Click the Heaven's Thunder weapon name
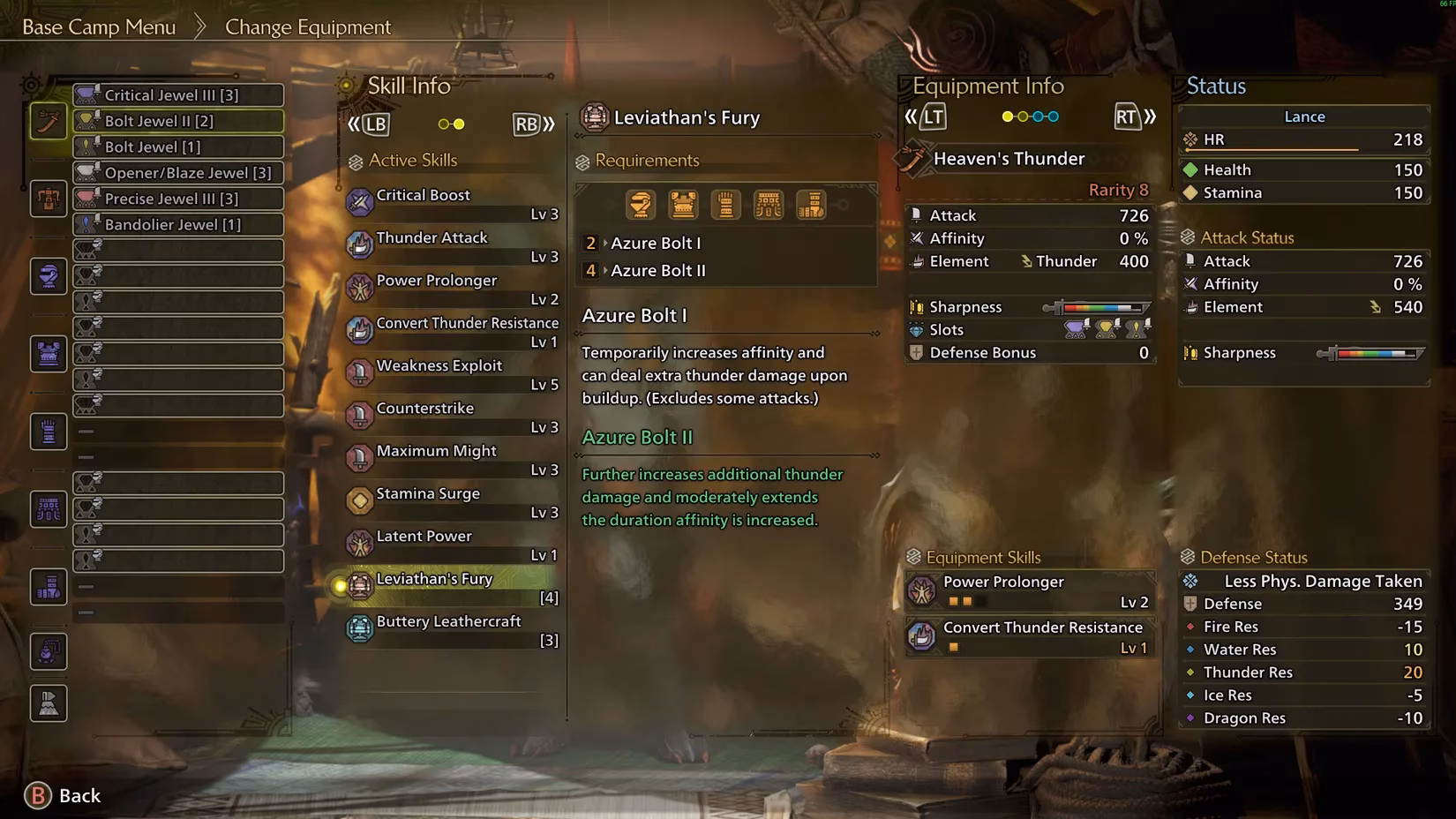Viewport: 1456px width, 819px height. 1008,159
